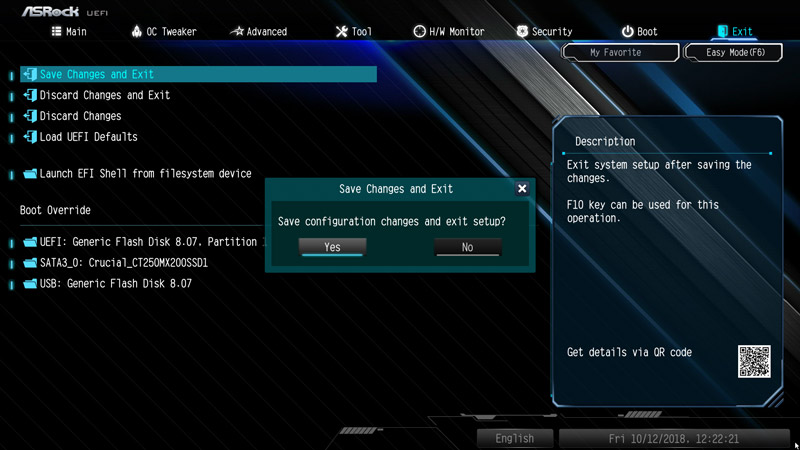Screen dimensions: 800x450
Task: Select Save Changes and Exit entry
Action: point(97,74)
